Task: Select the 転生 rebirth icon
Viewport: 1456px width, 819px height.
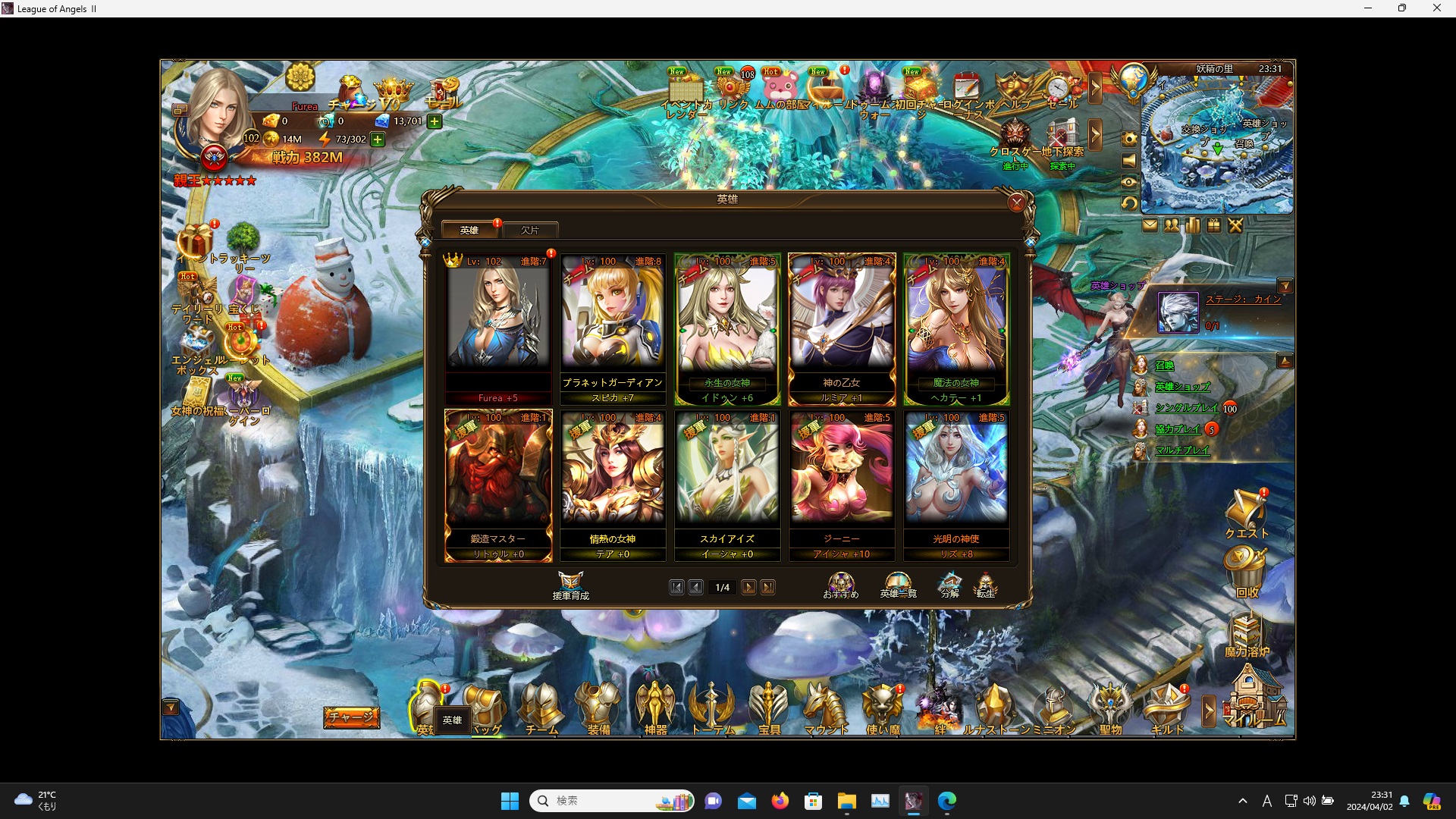Action: (987, 585)
